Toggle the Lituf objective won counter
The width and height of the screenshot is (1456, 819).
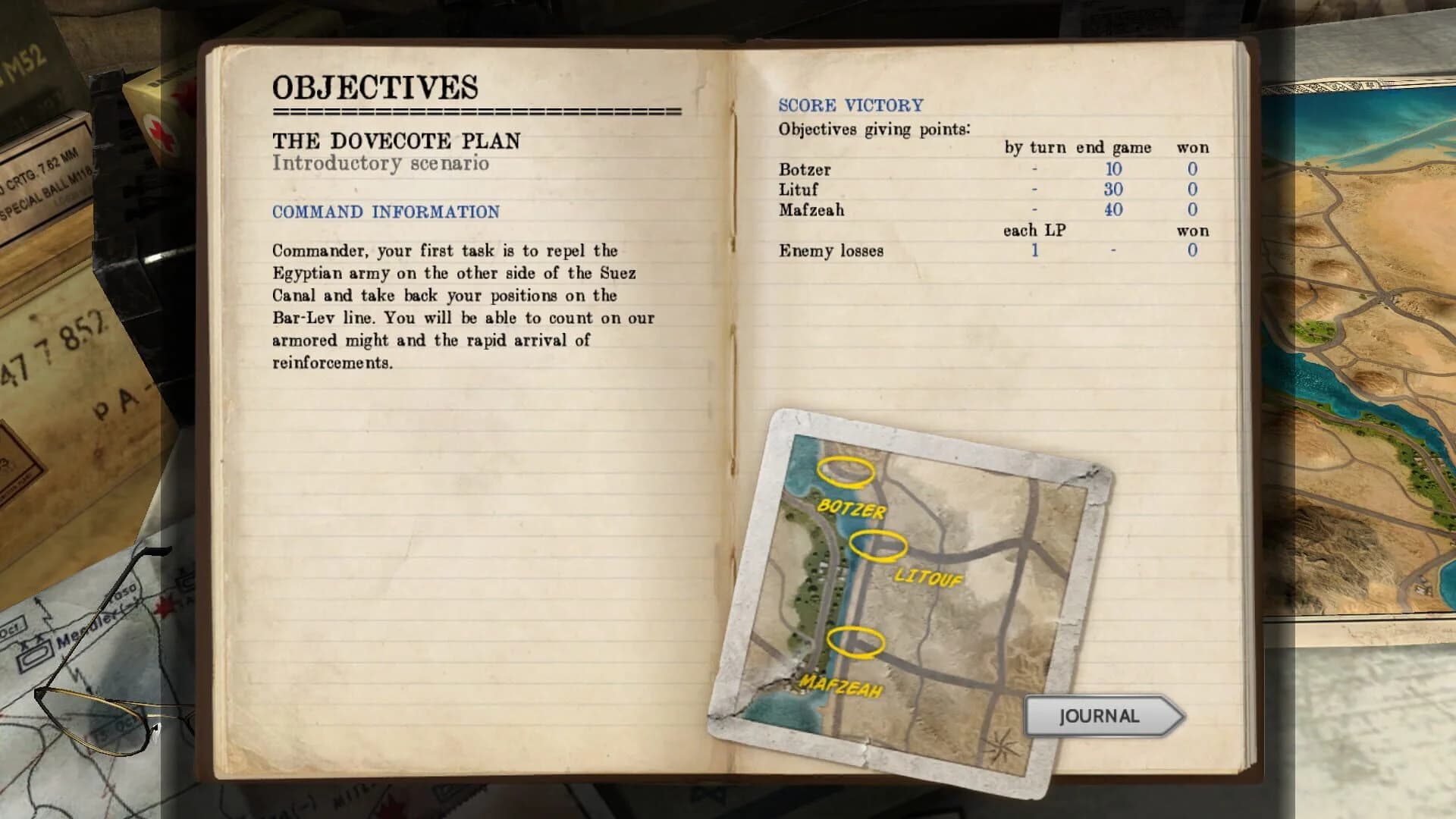1192,190
